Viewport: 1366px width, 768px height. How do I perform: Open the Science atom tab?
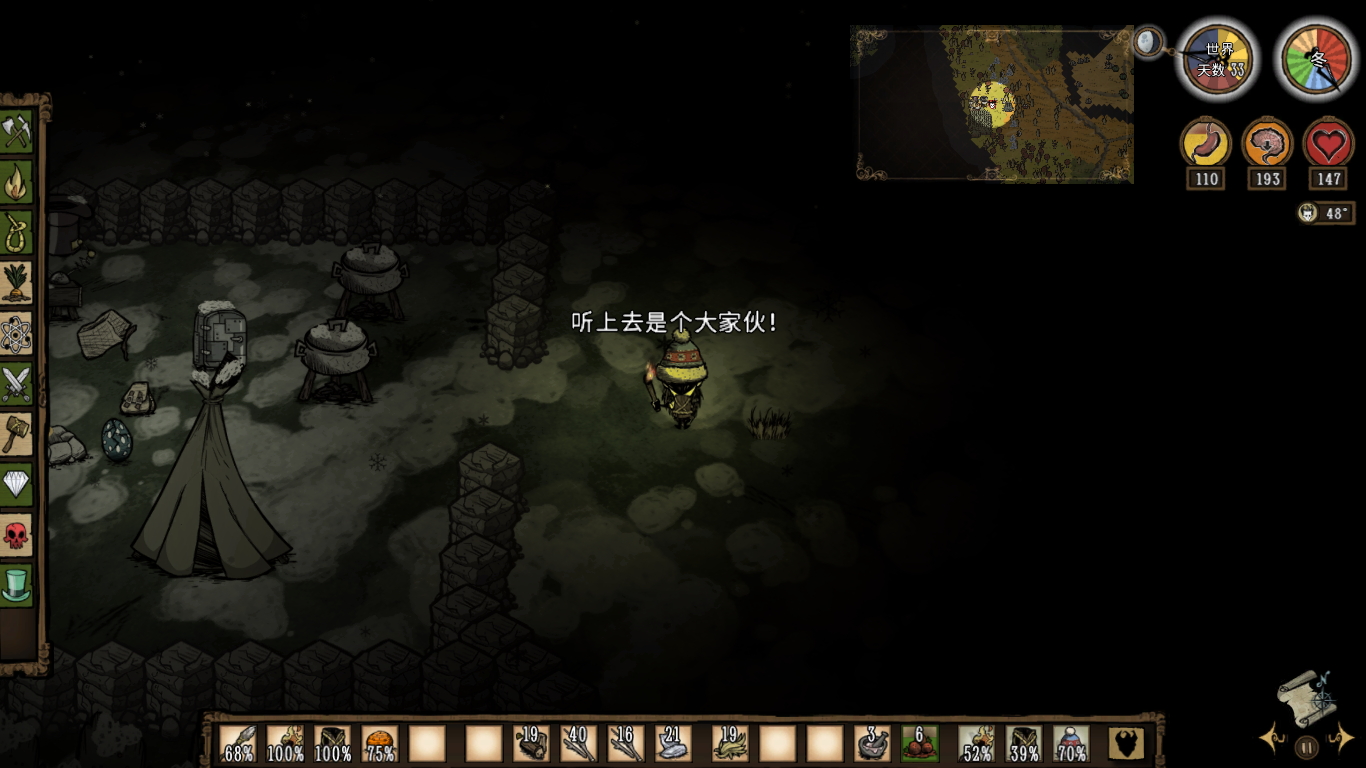17,333
